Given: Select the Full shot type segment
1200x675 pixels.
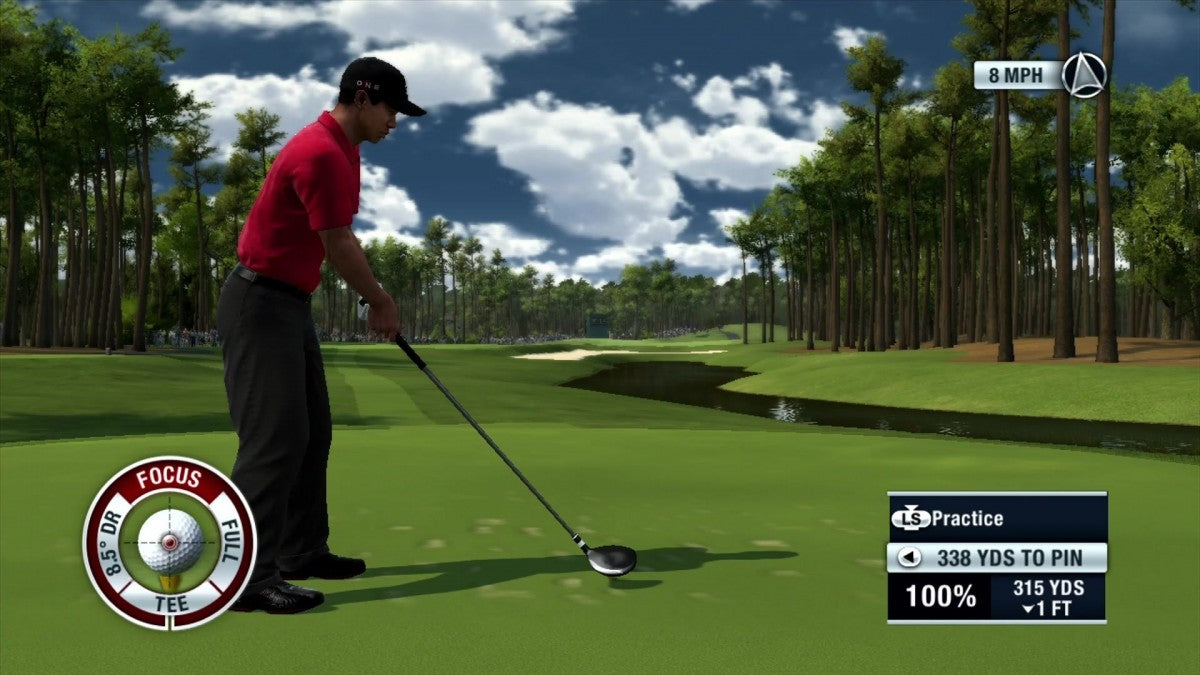Looking at the screenshot, I should point(230,541).
